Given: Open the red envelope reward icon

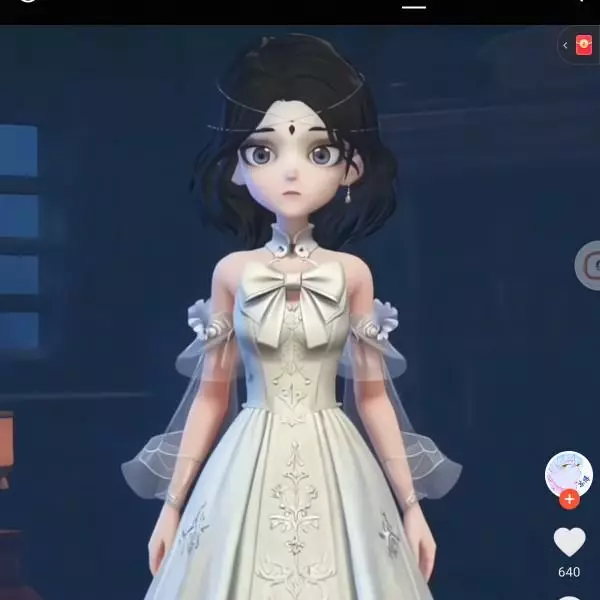Looking at the screenshot, I should point(584,45).
